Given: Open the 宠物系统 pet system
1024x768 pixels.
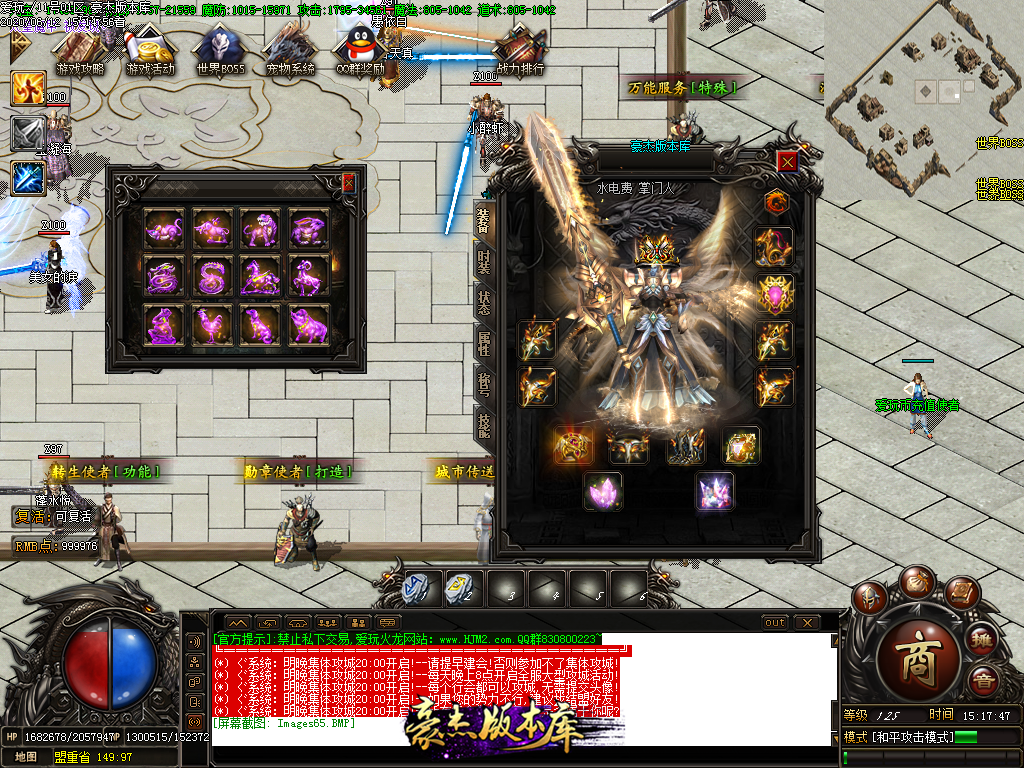Looking at the screenshot, I should [290, 51].
